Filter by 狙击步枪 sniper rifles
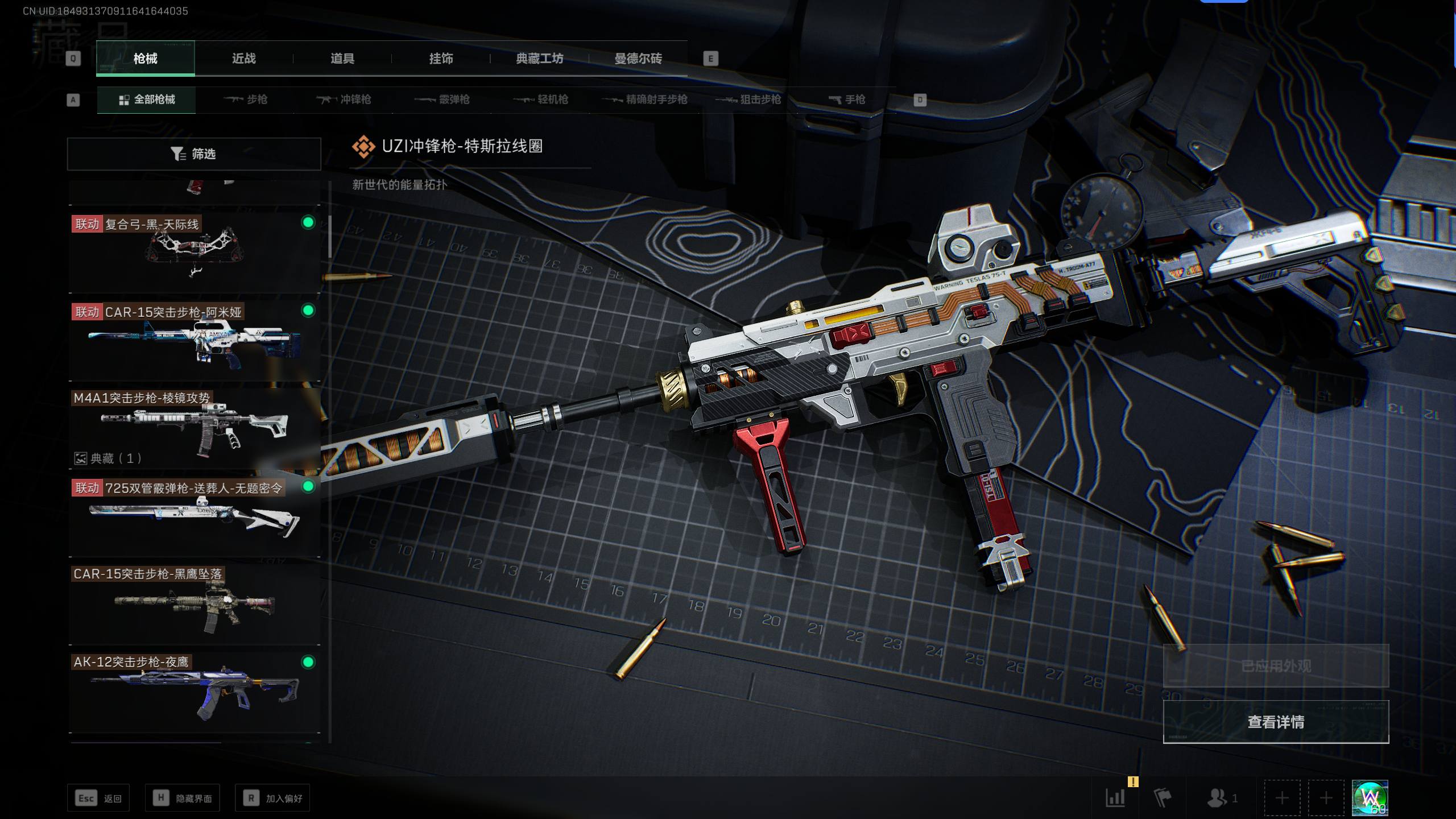Viewport: 1456px width, 819px height. [x=748, y=100]
